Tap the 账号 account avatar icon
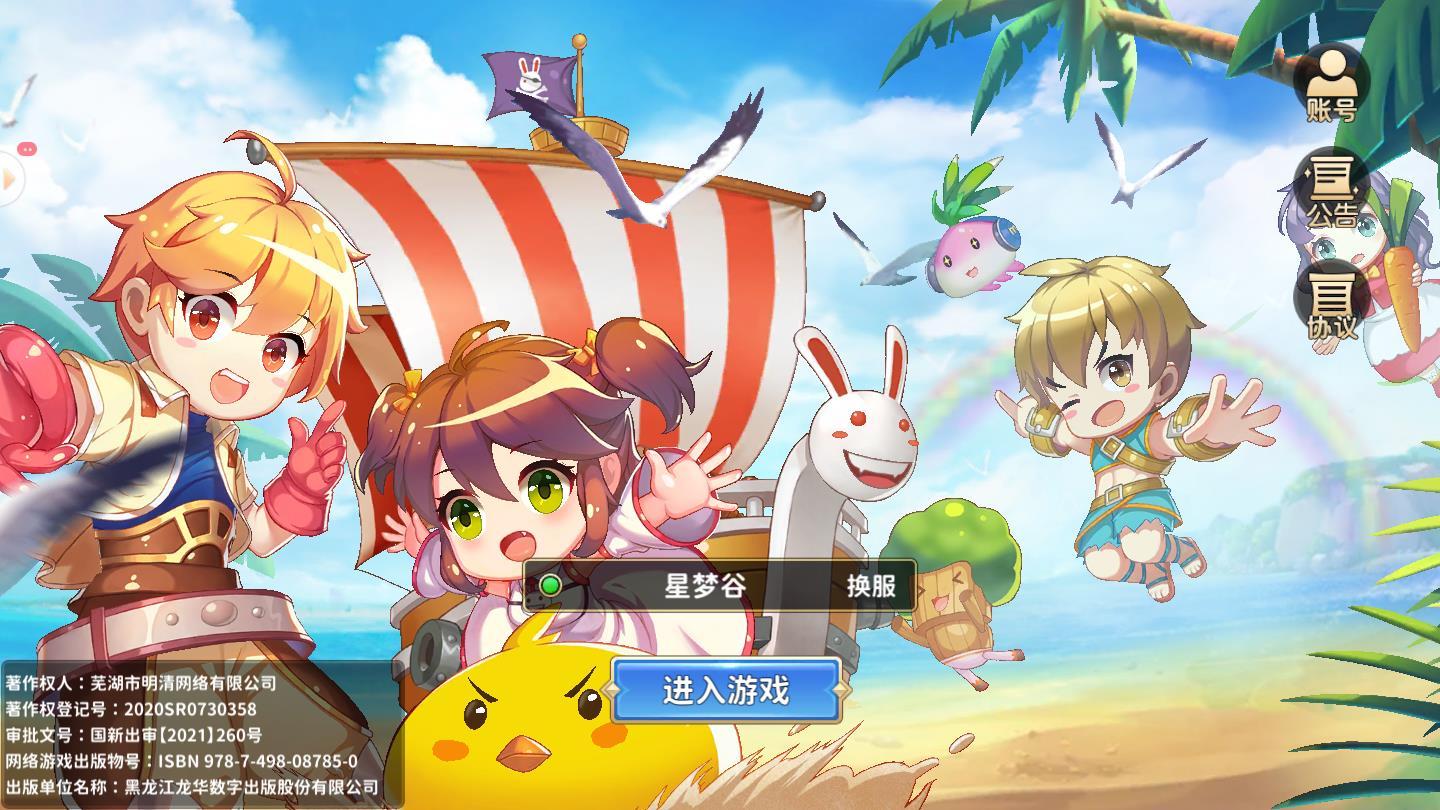The image size is (1440, 810). click(1331, 75)
